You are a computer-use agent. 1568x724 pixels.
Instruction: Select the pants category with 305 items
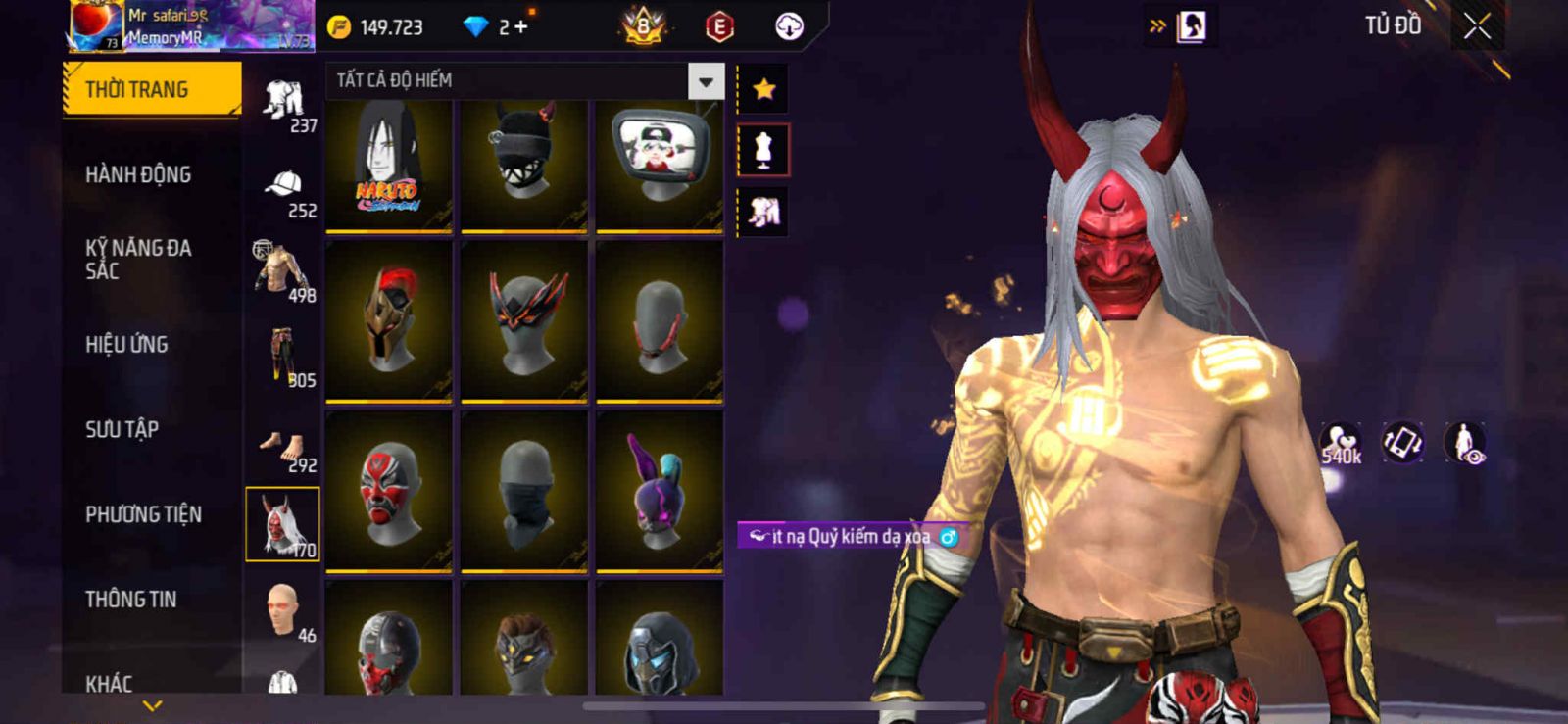click(283, 359)
